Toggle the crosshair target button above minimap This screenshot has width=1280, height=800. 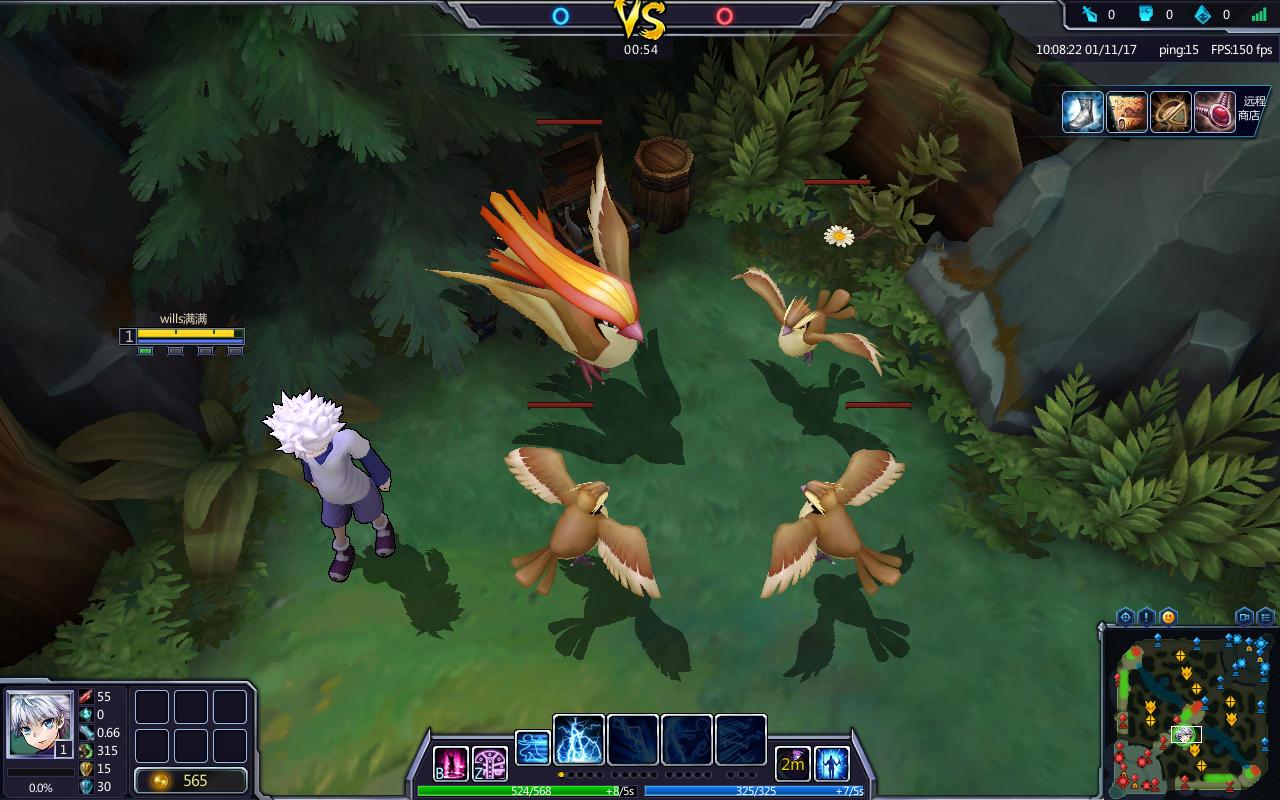point(1125,616)
